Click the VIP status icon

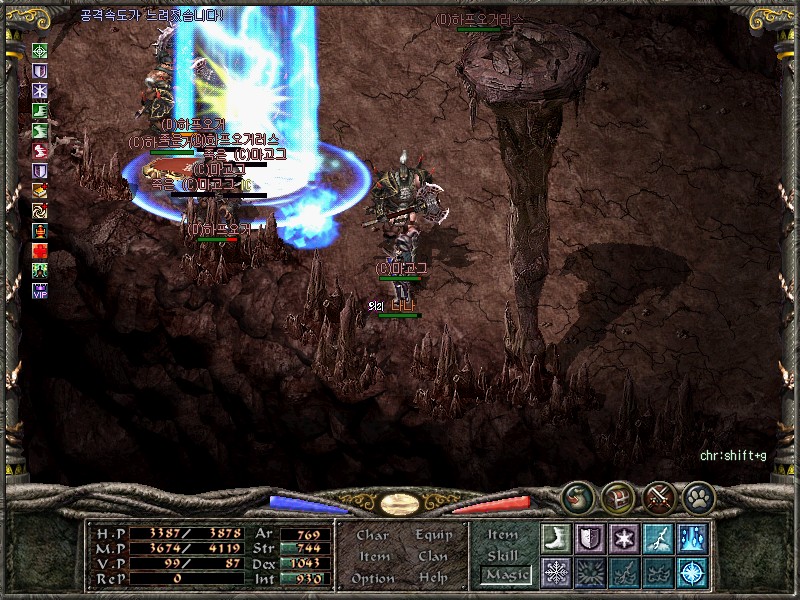(x=40, y=291)
